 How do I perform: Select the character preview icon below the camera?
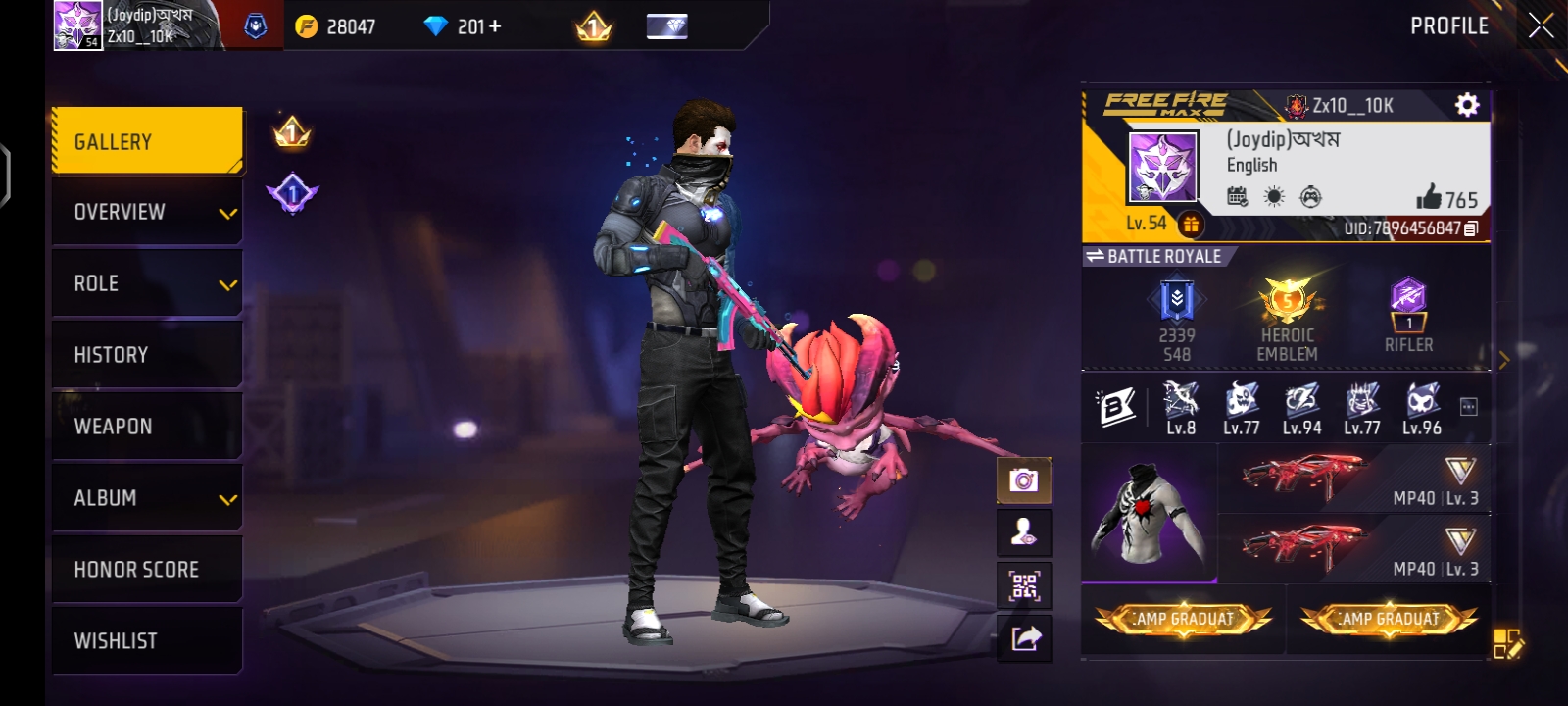1022,534
